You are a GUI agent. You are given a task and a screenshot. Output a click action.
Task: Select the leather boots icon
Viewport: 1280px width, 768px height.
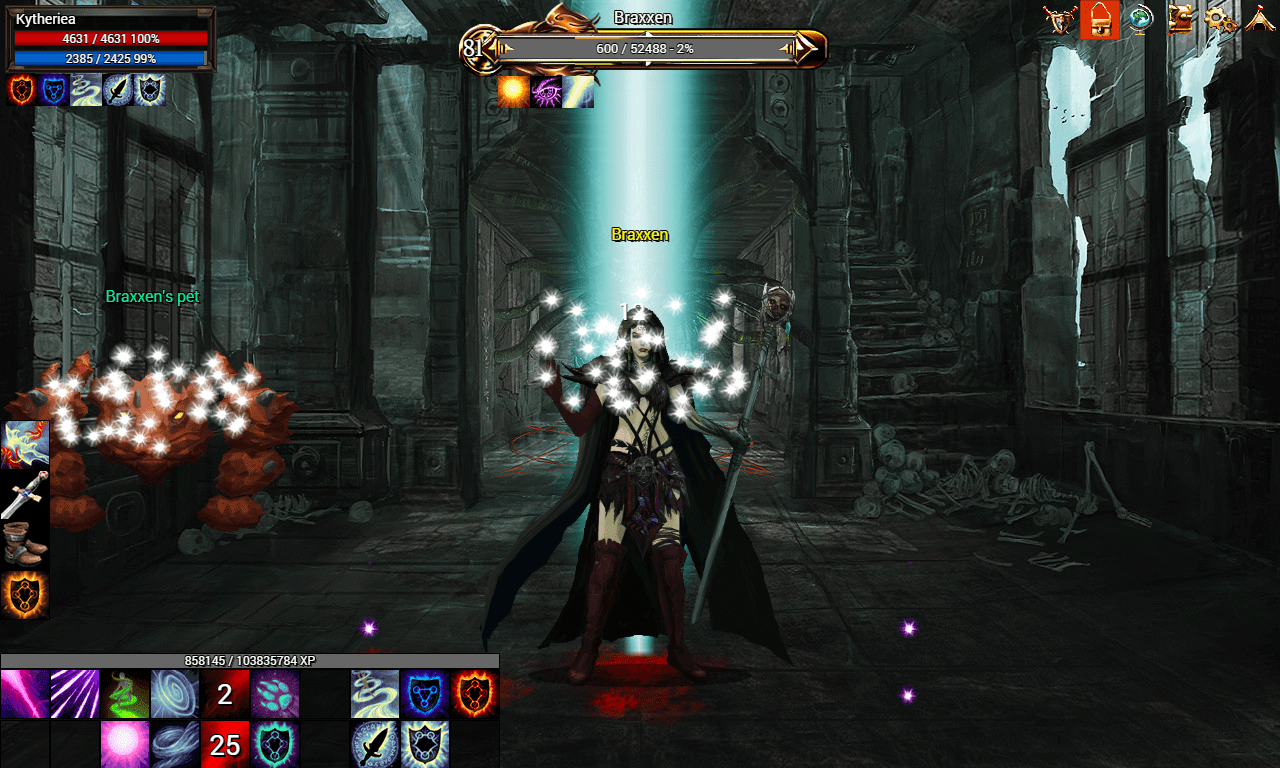[x=25, y=544]
